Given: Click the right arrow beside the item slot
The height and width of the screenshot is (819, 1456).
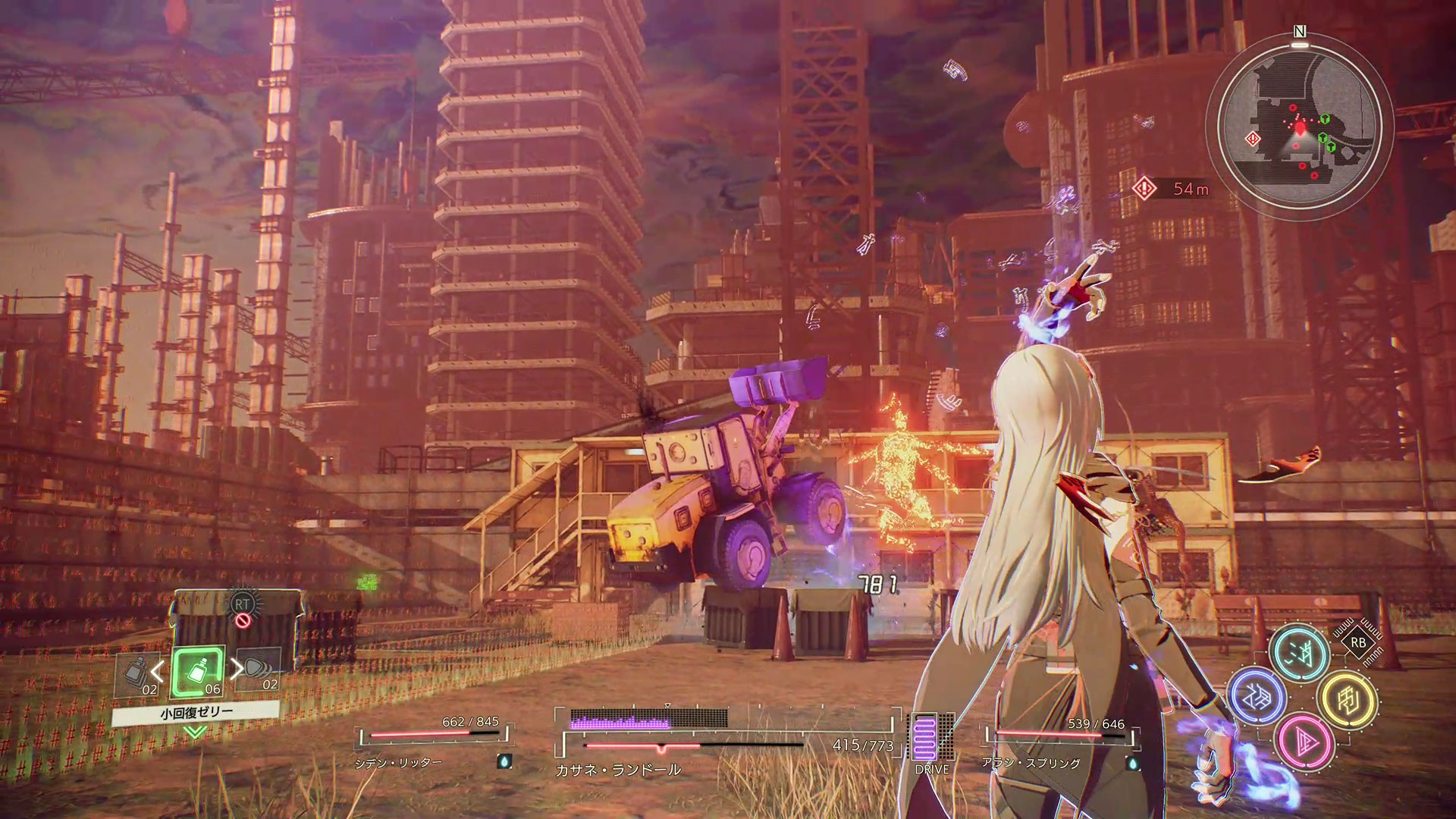Looking at the screenshot, I should click(237, 670).
